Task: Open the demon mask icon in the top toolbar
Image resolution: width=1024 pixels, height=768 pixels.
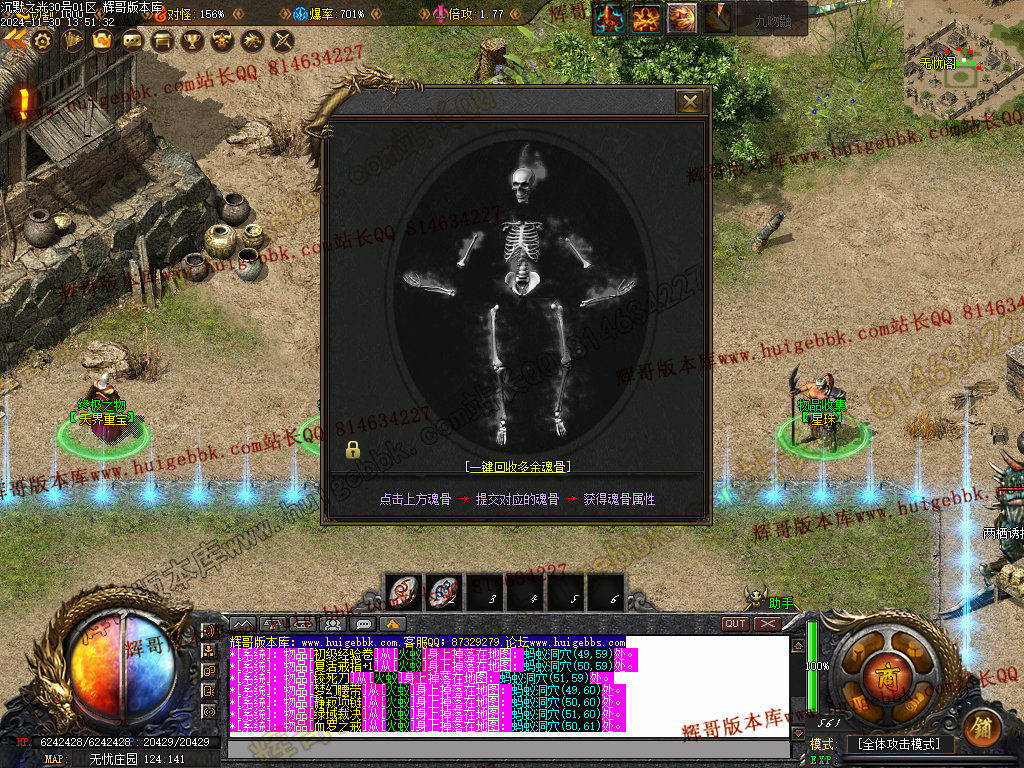Action: pyautogui.click(x=222, y=41)
